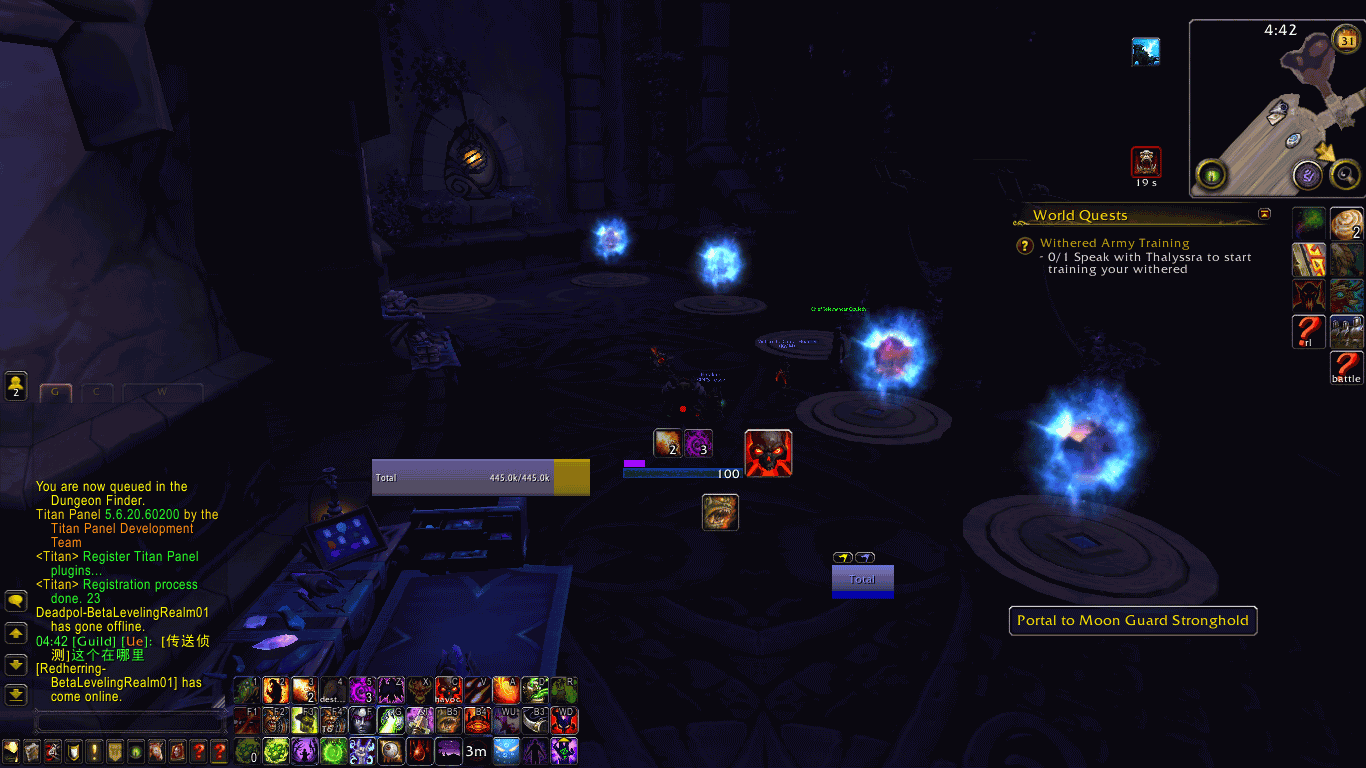Screen dimensions: 1366x768
Task: Switch to the G chat tab
Action: pos(55,392)
